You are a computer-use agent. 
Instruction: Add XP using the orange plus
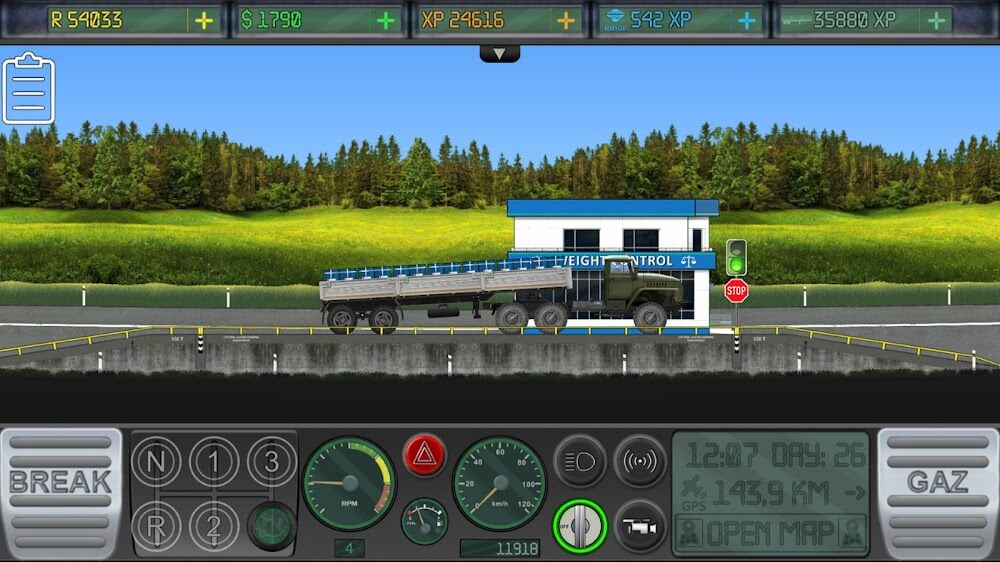pos(566,20)
